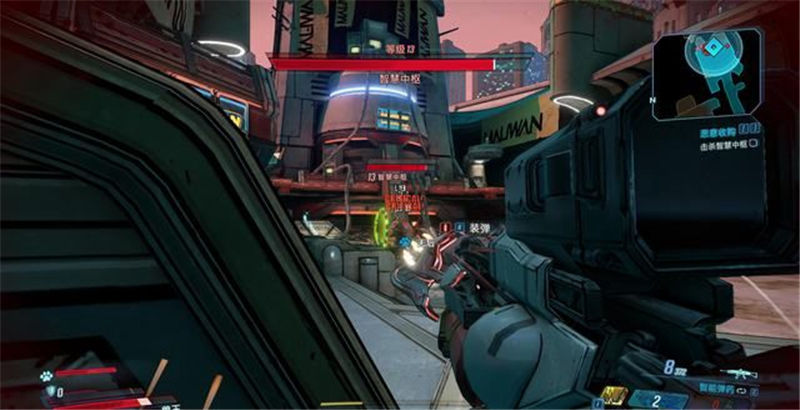This screenshot has width=800, height=410.
Task: Select the yellow grenade icon
Action: (x=613, y=394)
